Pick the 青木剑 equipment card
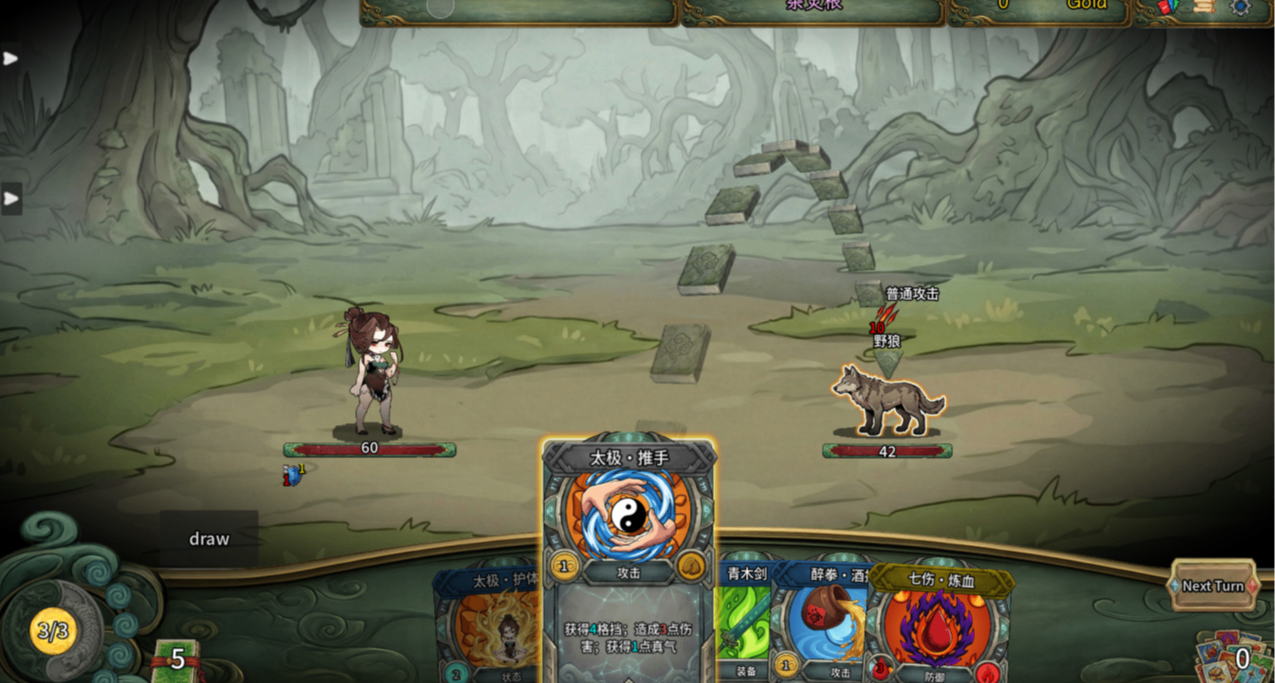The height and width of the screenshot is (683, 1275). point(743,620)
